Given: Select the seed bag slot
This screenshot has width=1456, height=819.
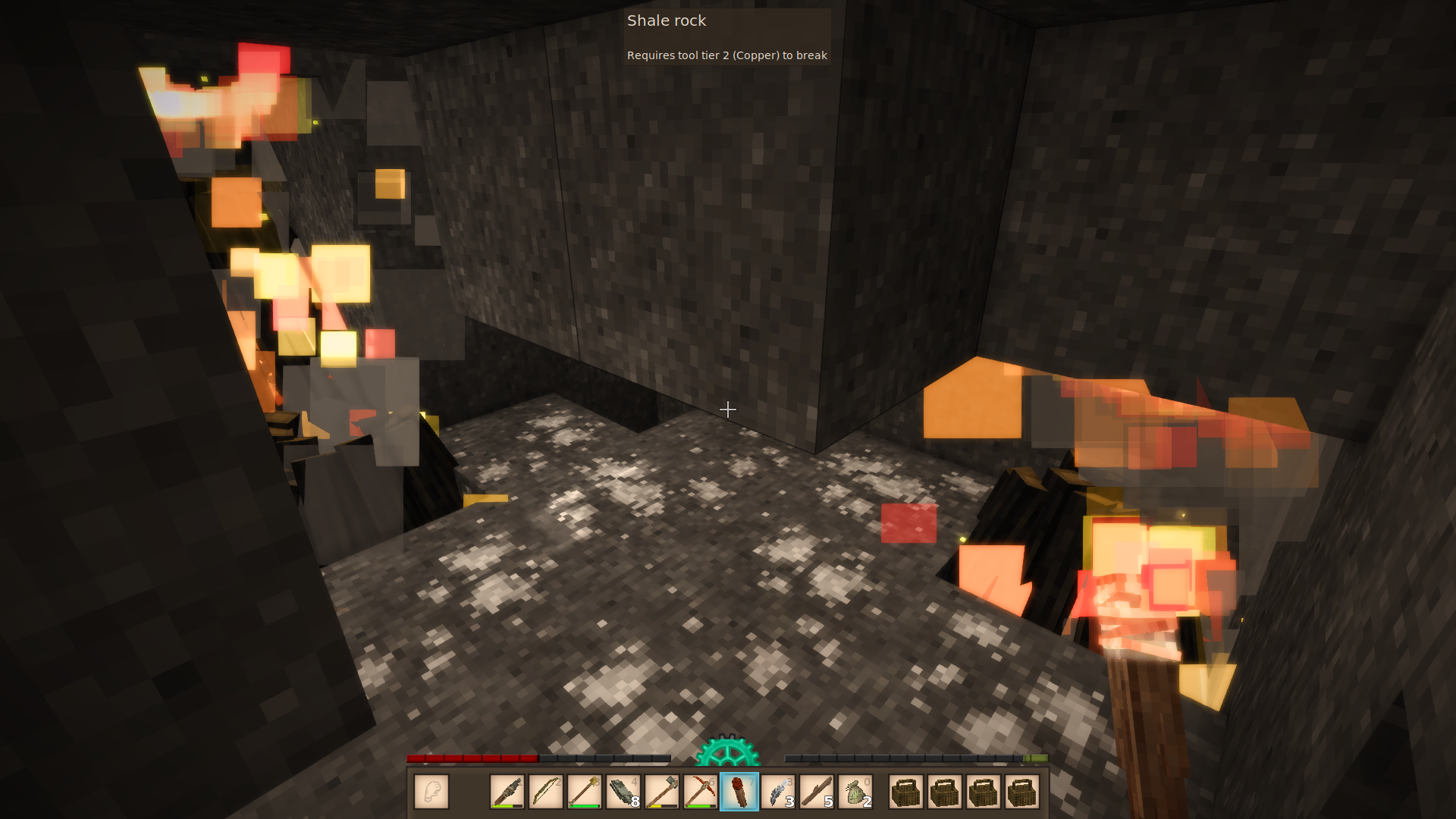Looking at the screenshot, I should tap(855, 792).
